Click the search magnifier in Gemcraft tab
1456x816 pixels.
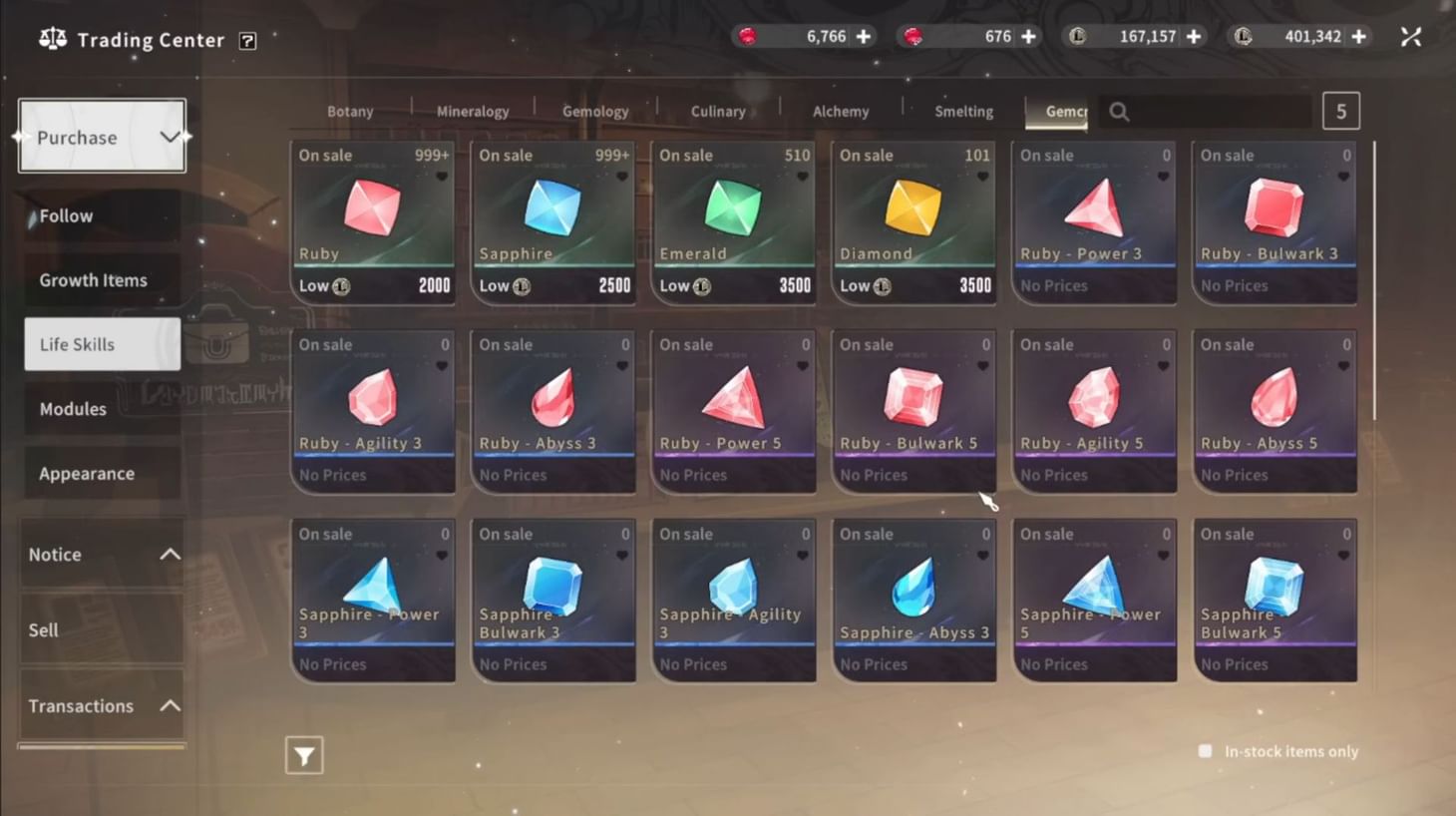click(1119, 112)
